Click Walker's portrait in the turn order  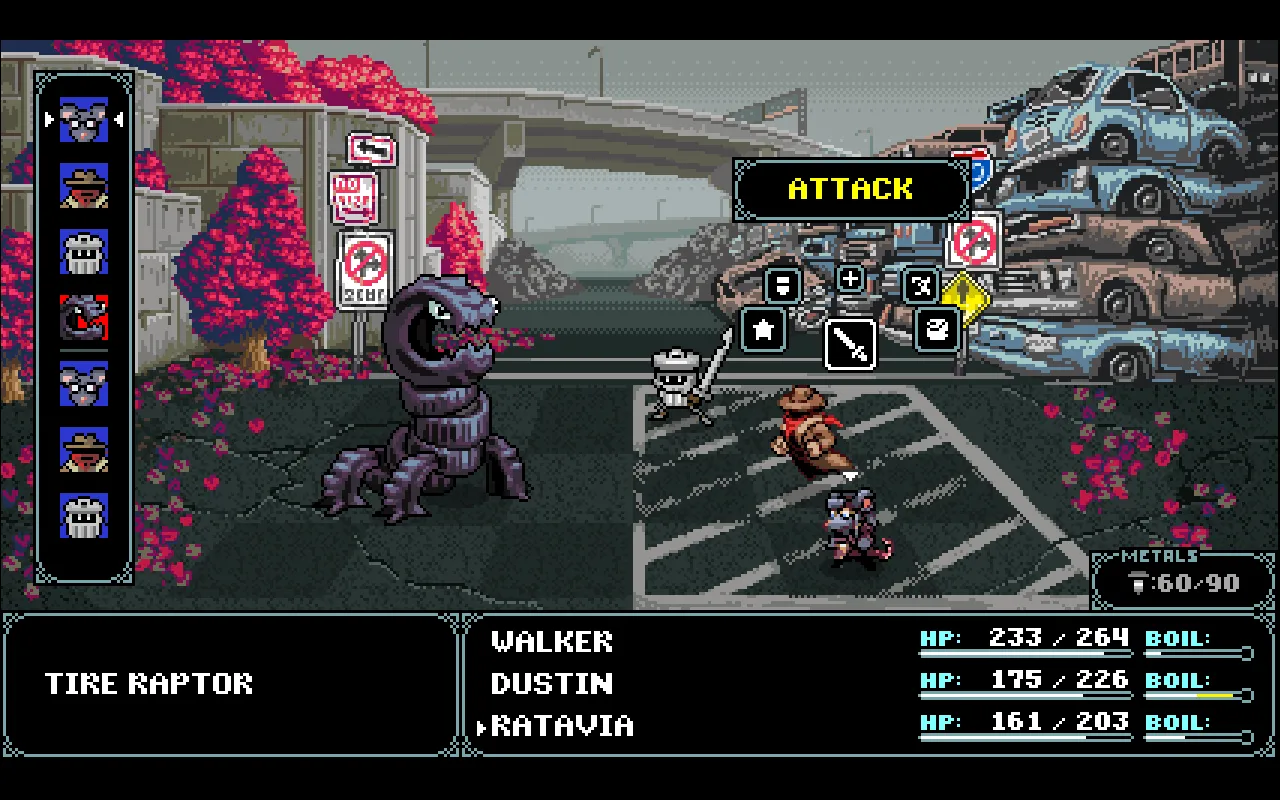click(84, 251)
